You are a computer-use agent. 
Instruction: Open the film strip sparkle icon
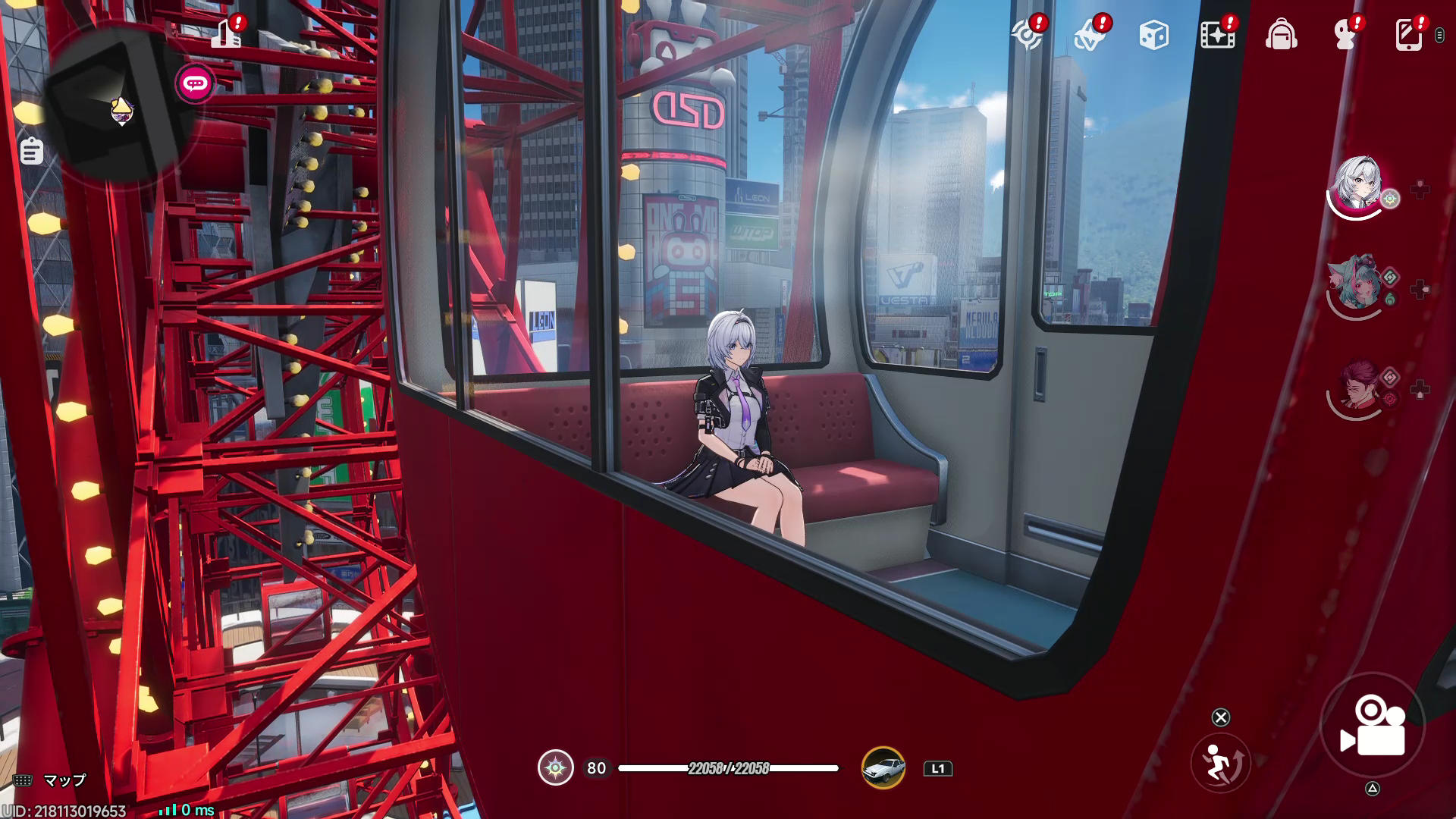[x=1217, y=35]
